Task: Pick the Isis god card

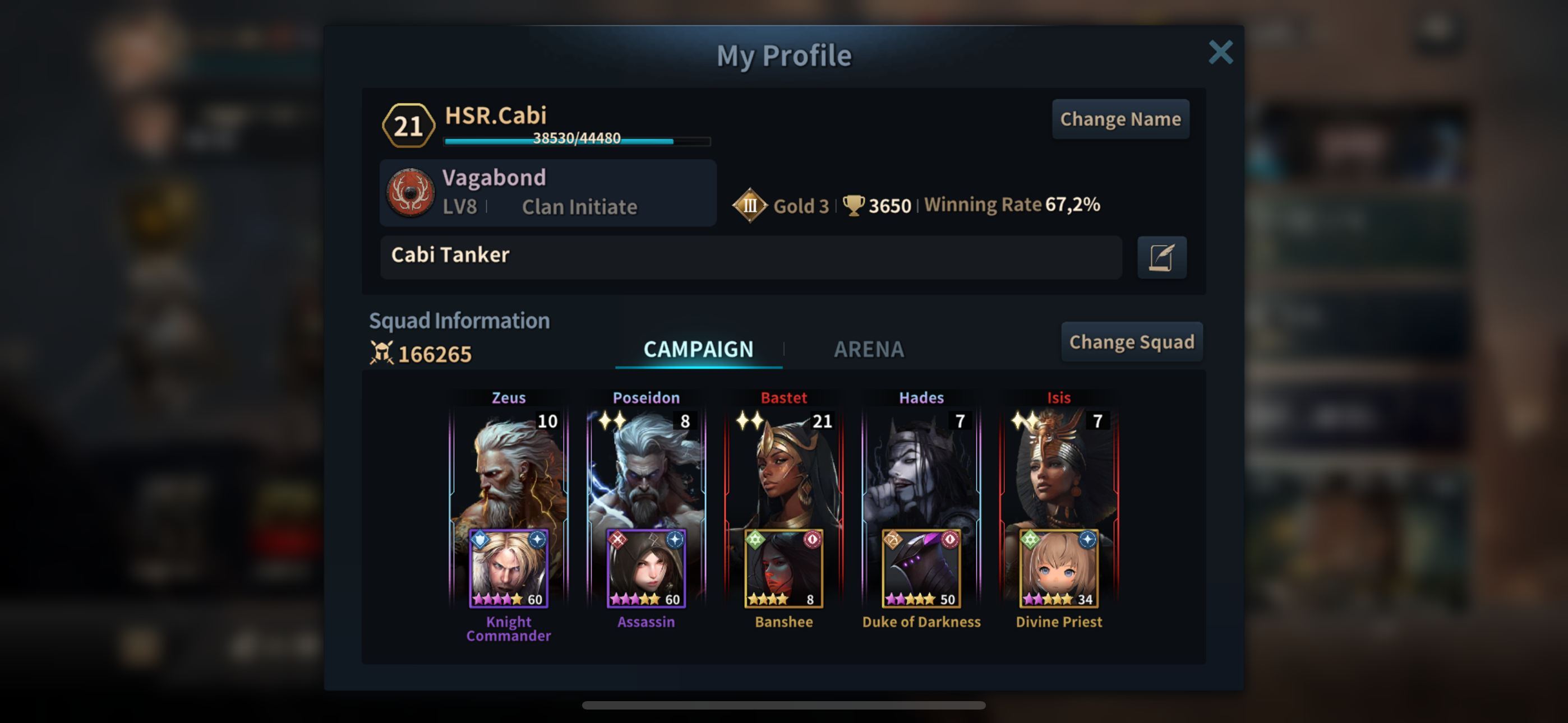Action: click(x=1059, y=469)
